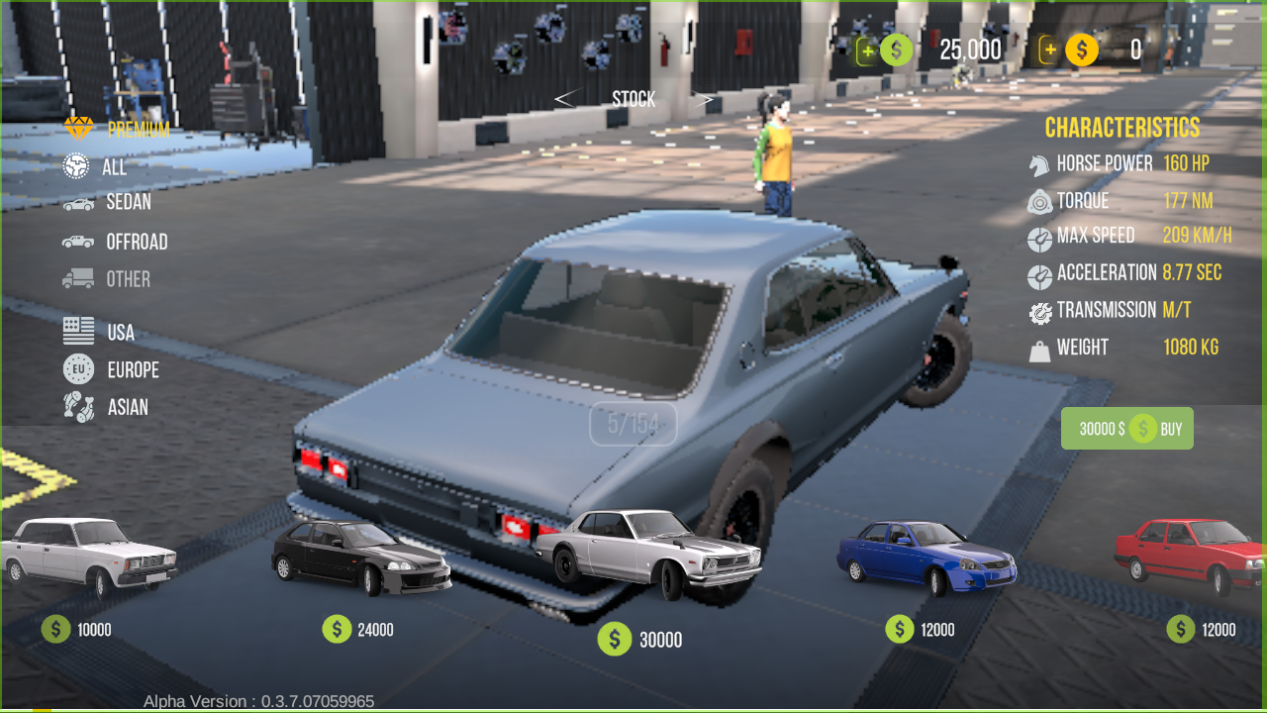
Task: Choose the black hatchback priced 24000
Action: pos(361,558)
